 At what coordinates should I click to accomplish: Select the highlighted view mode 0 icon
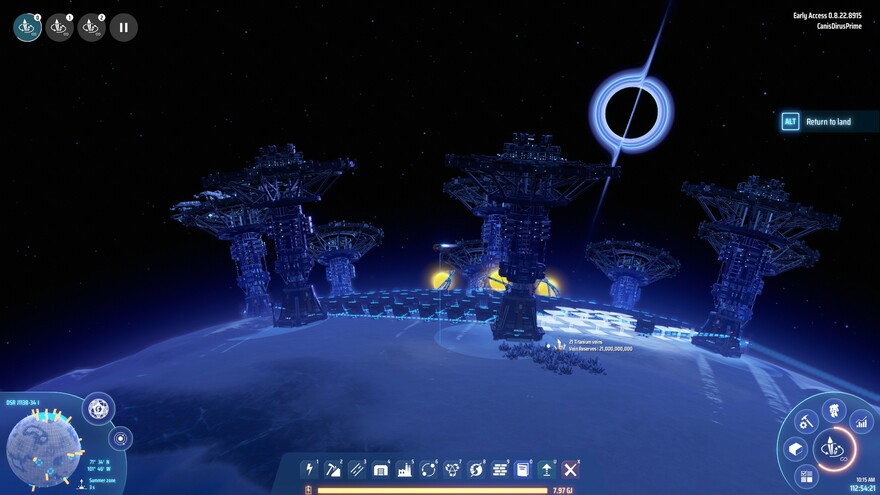[x=28, y=28]
